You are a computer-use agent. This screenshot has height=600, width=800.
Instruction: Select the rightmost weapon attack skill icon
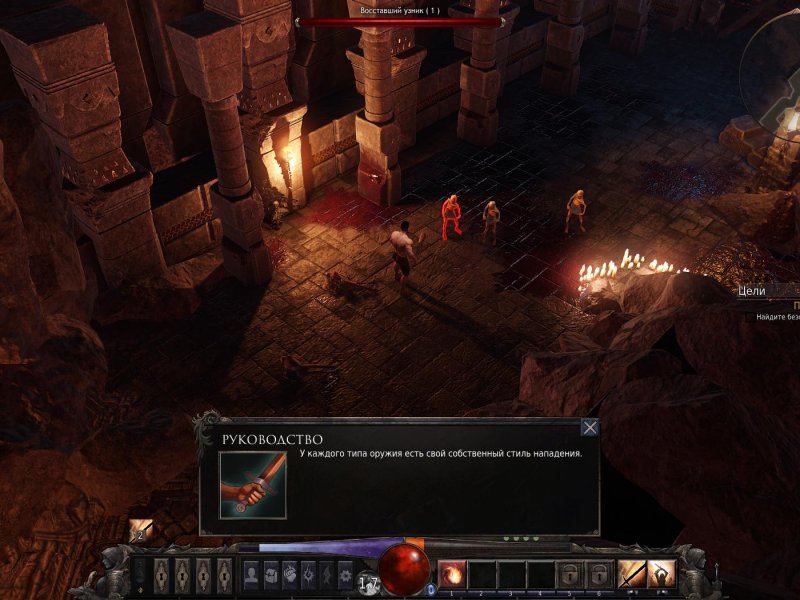661,574
